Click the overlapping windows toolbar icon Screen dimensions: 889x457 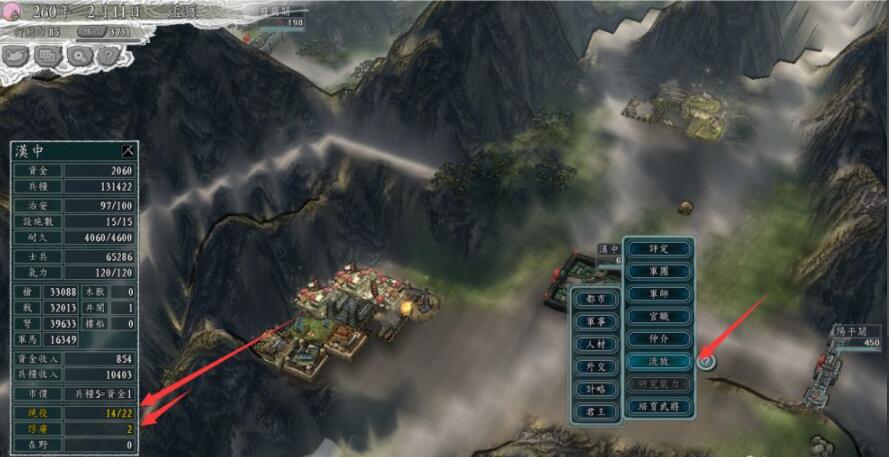47,56
